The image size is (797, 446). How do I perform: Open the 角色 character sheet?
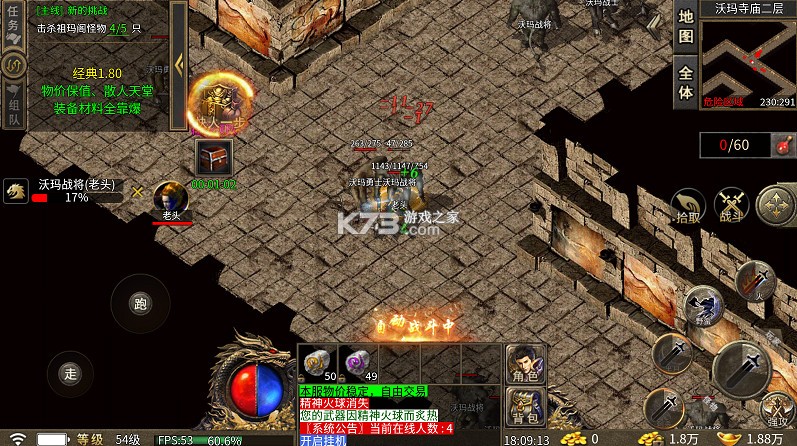(521, 362)
